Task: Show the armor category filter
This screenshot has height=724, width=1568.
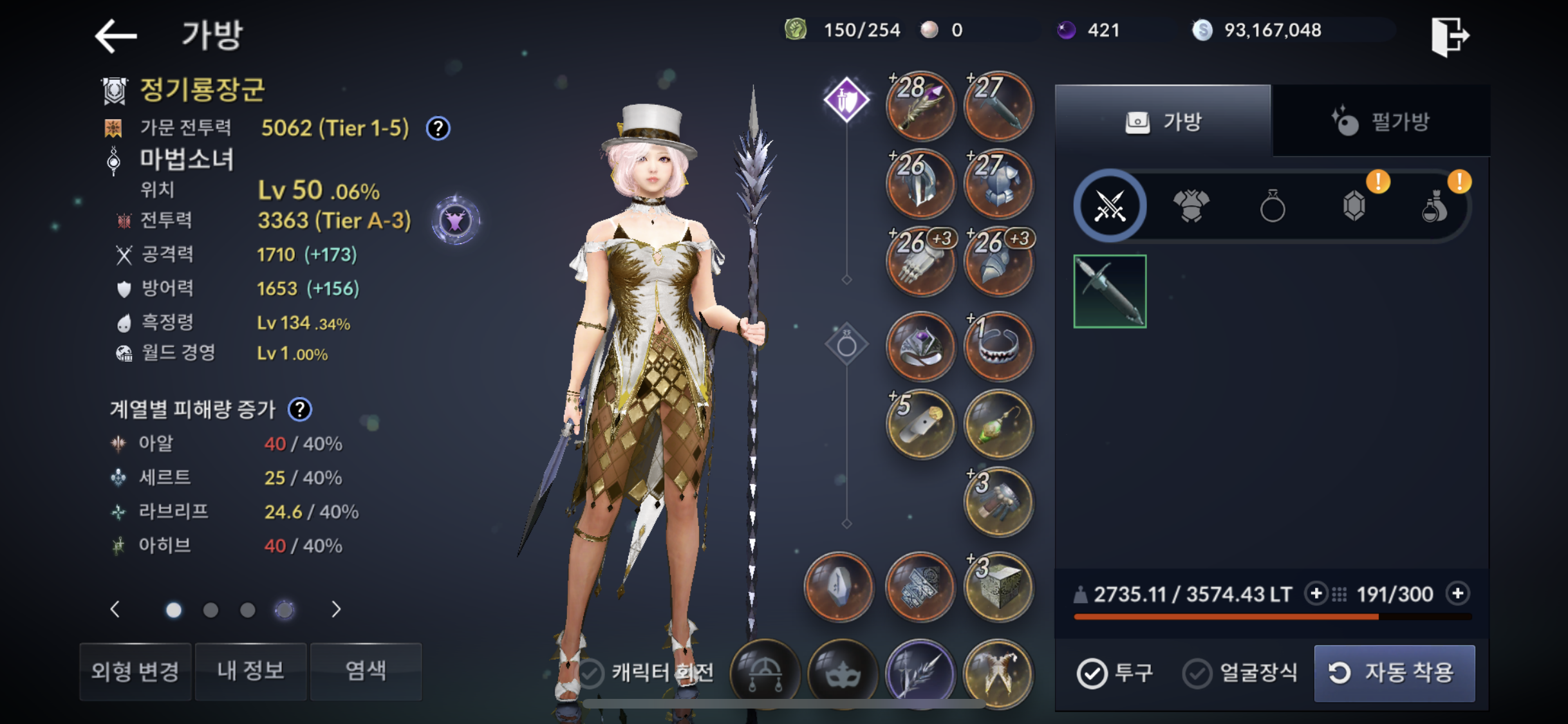Action: [x=1191, y=207]
